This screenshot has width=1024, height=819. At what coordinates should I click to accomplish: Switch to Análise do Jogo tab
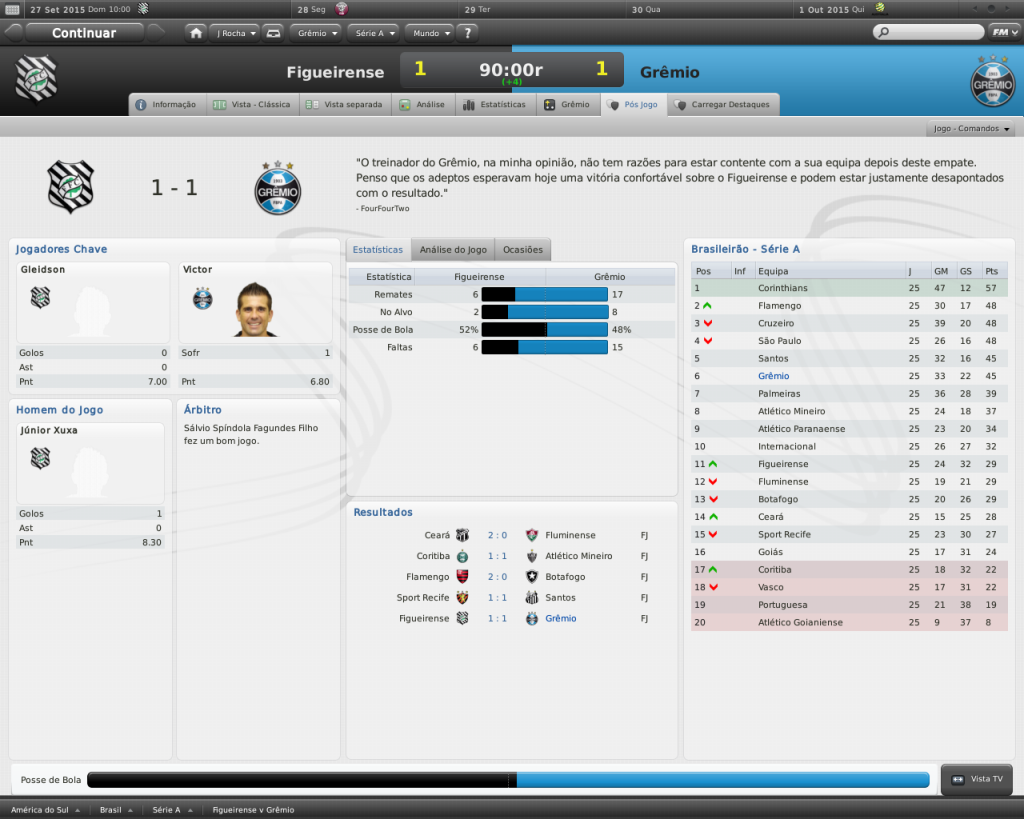[453, 249]
